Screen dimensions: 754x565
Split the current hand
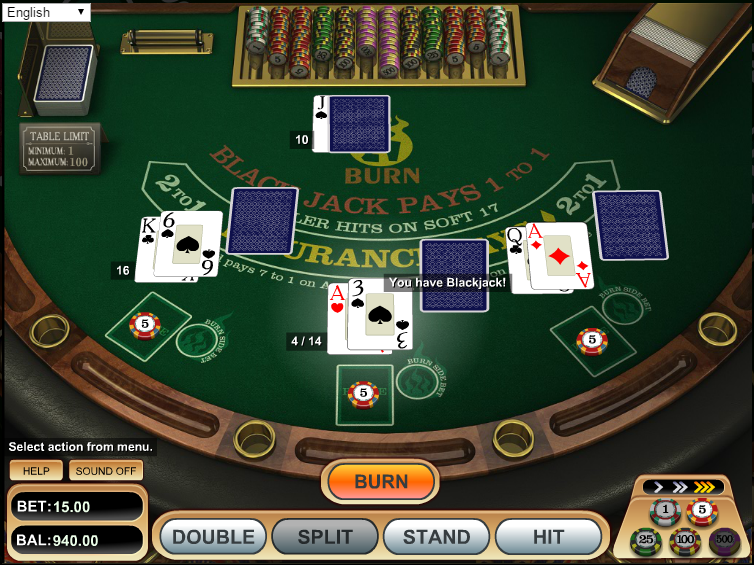pyautogui.click(x=325, y=537)
